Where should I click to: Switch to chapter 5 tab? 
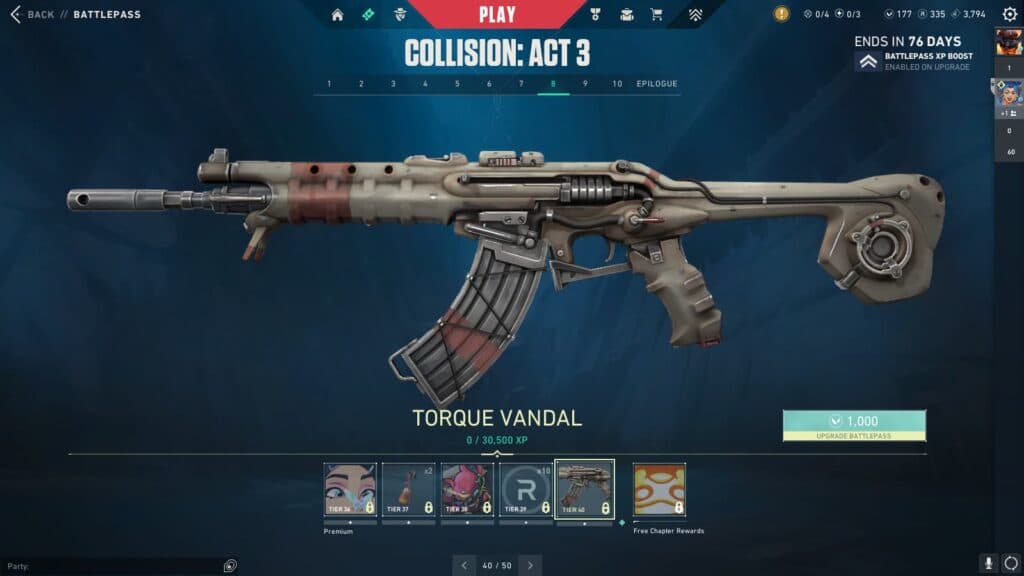pos(457,83)
